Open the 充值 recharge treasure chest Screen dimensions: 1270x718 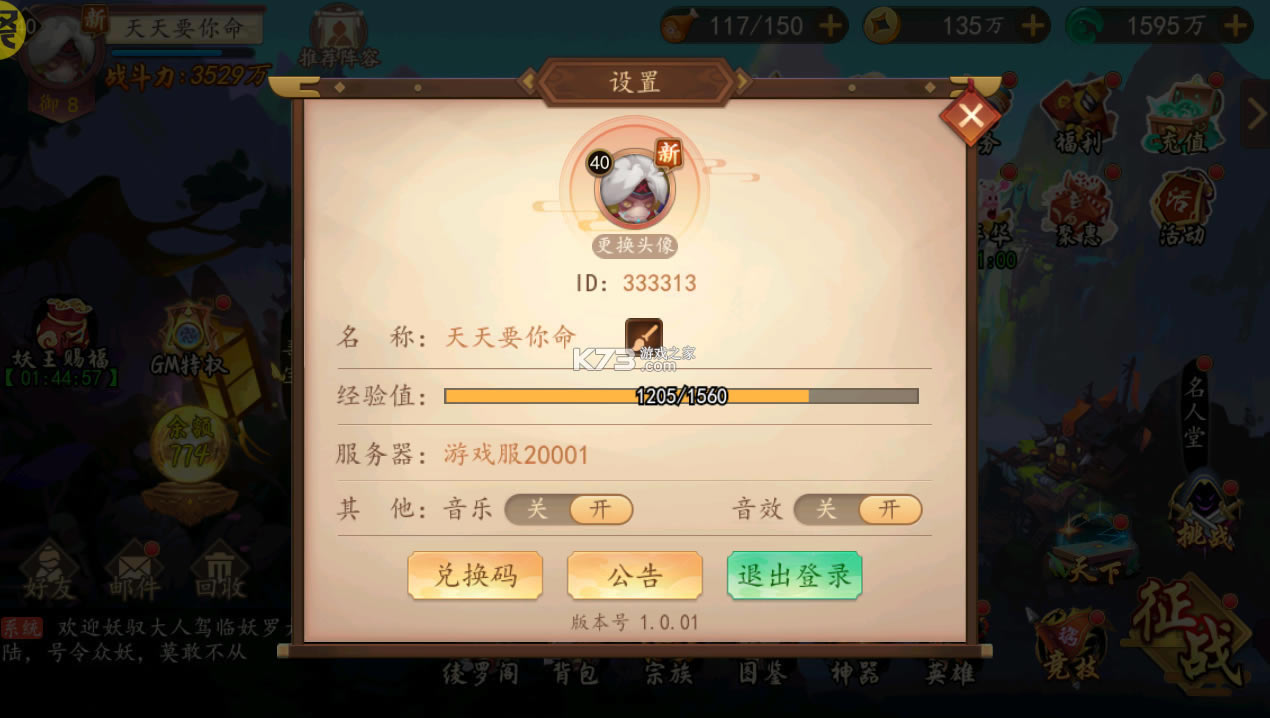[1182, 115]
